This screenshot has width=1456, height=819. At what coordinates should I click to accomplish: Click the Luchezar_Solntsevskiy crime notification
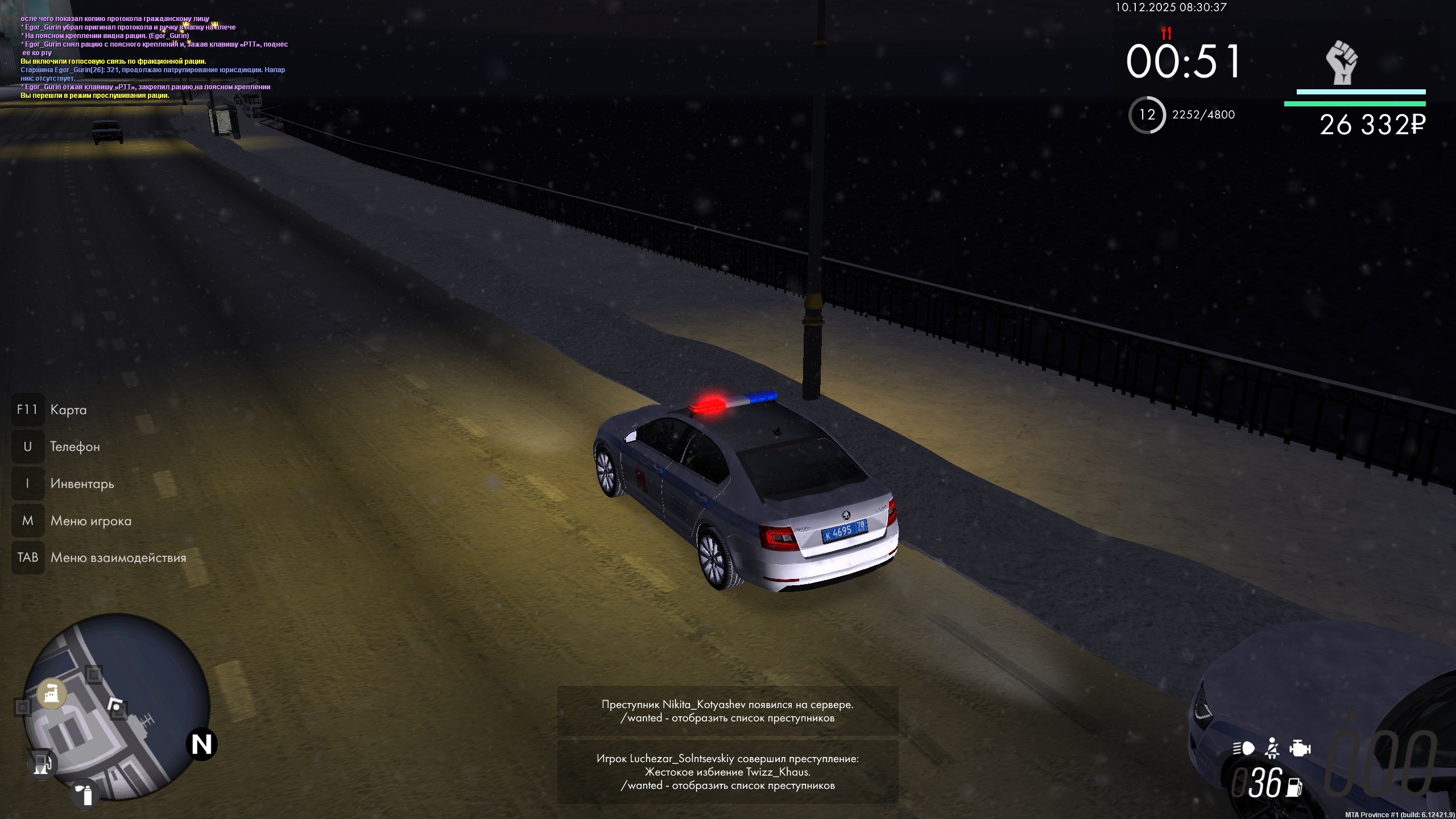727,772
